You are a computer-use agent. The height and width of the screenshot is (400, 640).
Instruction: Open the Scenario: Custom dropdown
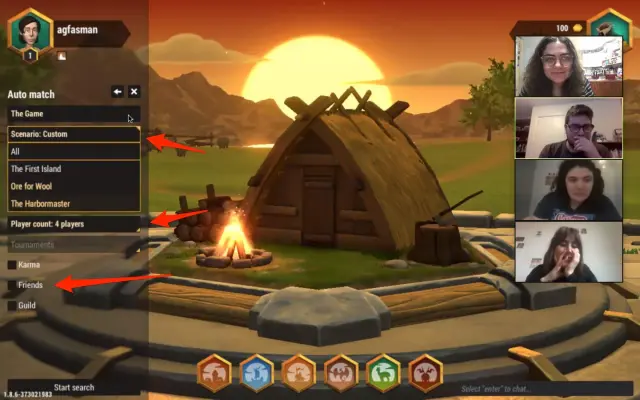click(73, 134)
